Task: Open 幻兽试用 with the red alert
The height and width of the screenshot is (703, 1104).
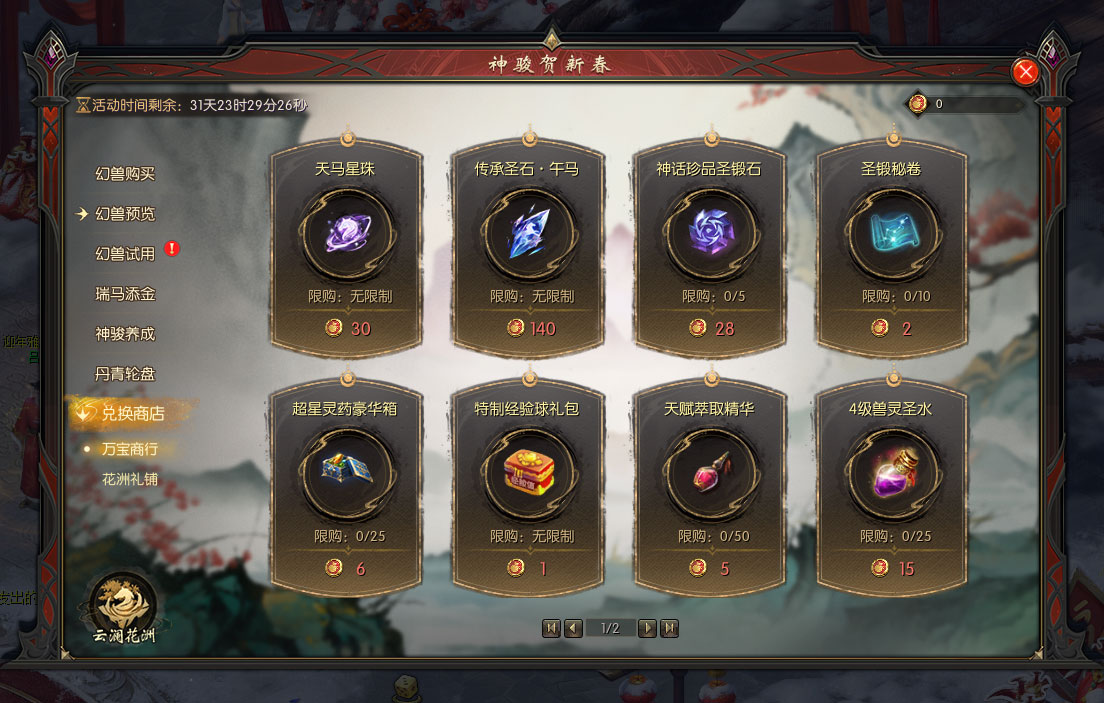Action: point(125,254)
